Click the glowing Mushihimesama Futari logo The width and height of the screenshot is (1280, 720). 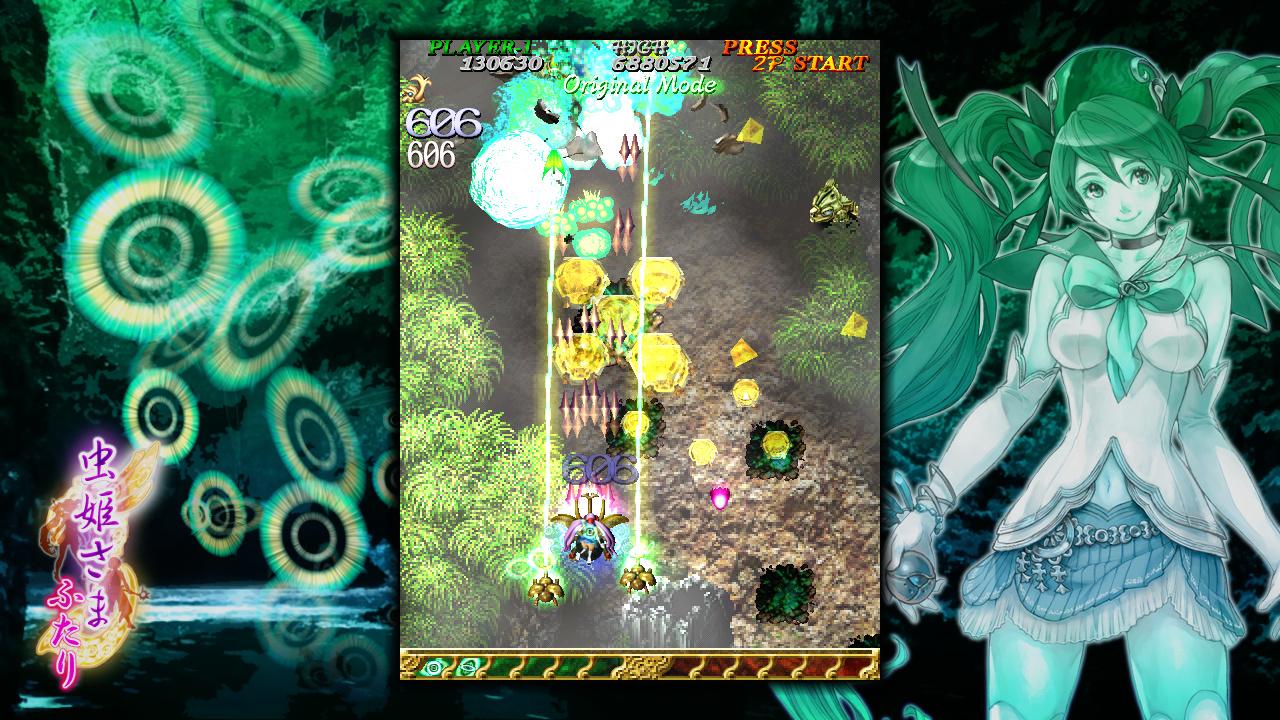coord(95,550)
